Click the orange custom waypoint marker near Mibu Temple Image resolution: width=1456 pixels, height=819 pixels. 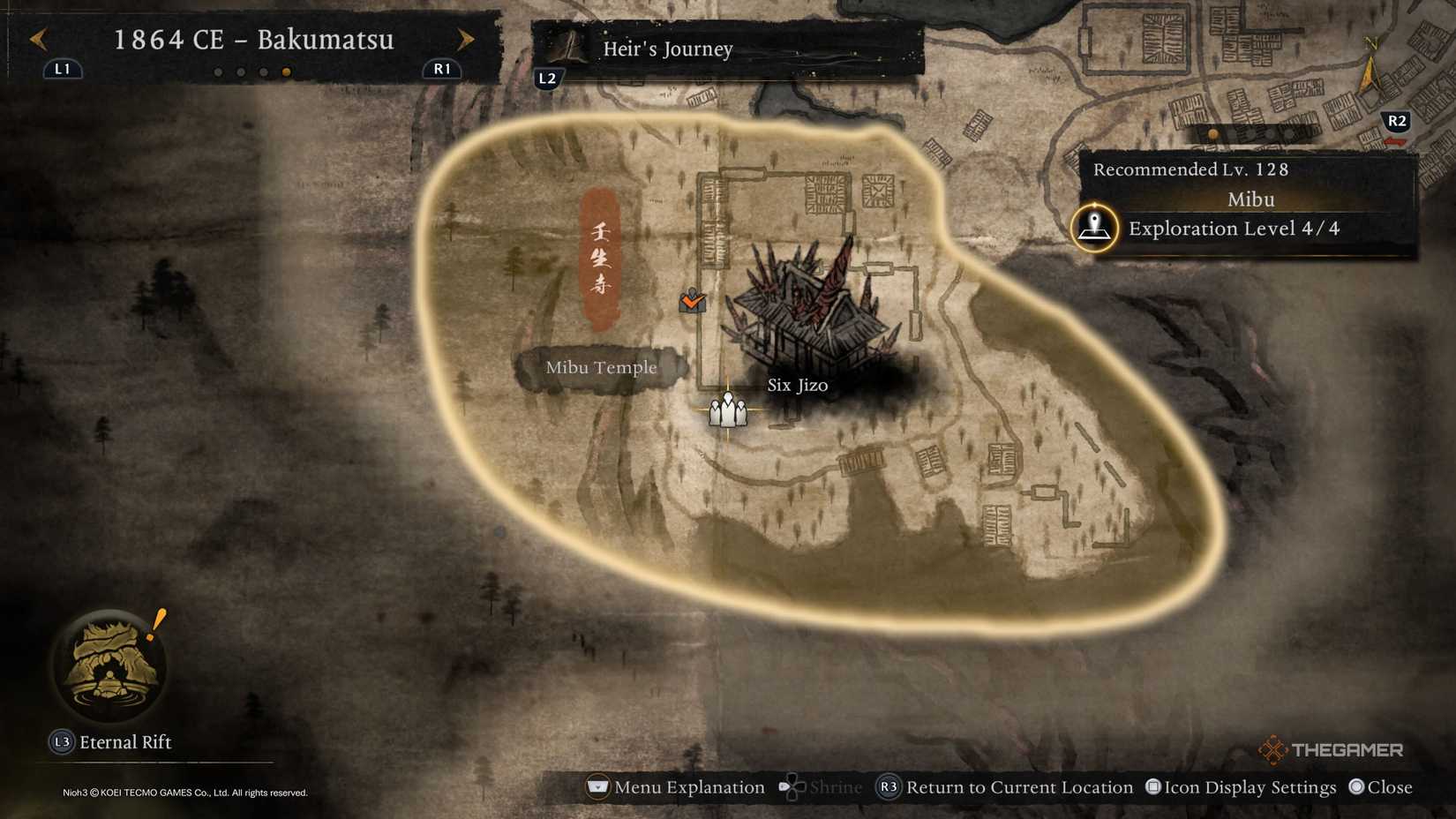click(692, 301)
